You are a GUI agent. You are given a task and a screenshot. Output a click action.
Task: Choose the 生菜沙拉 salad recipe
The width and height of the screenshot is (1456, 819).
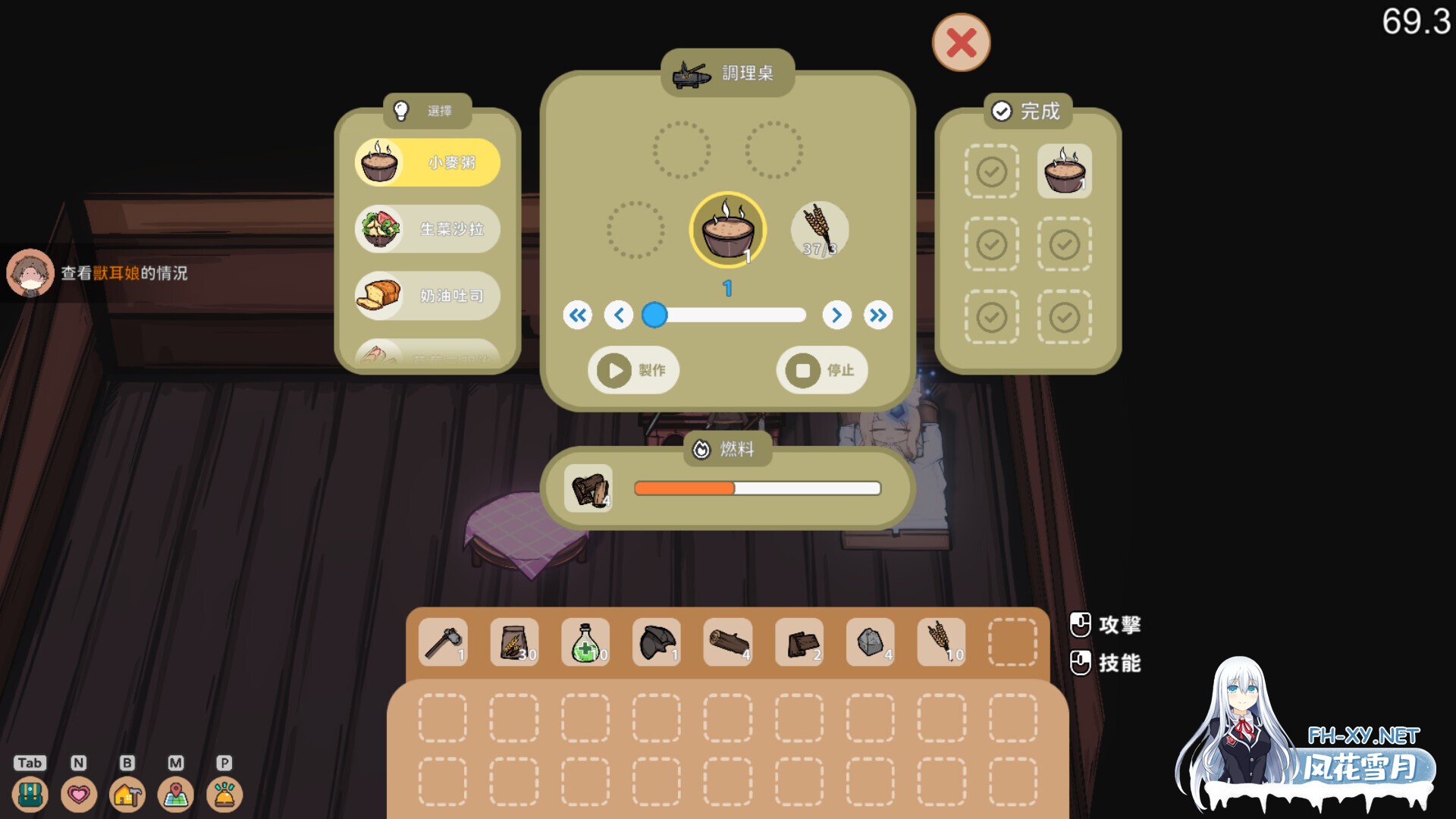pos(428,228)
